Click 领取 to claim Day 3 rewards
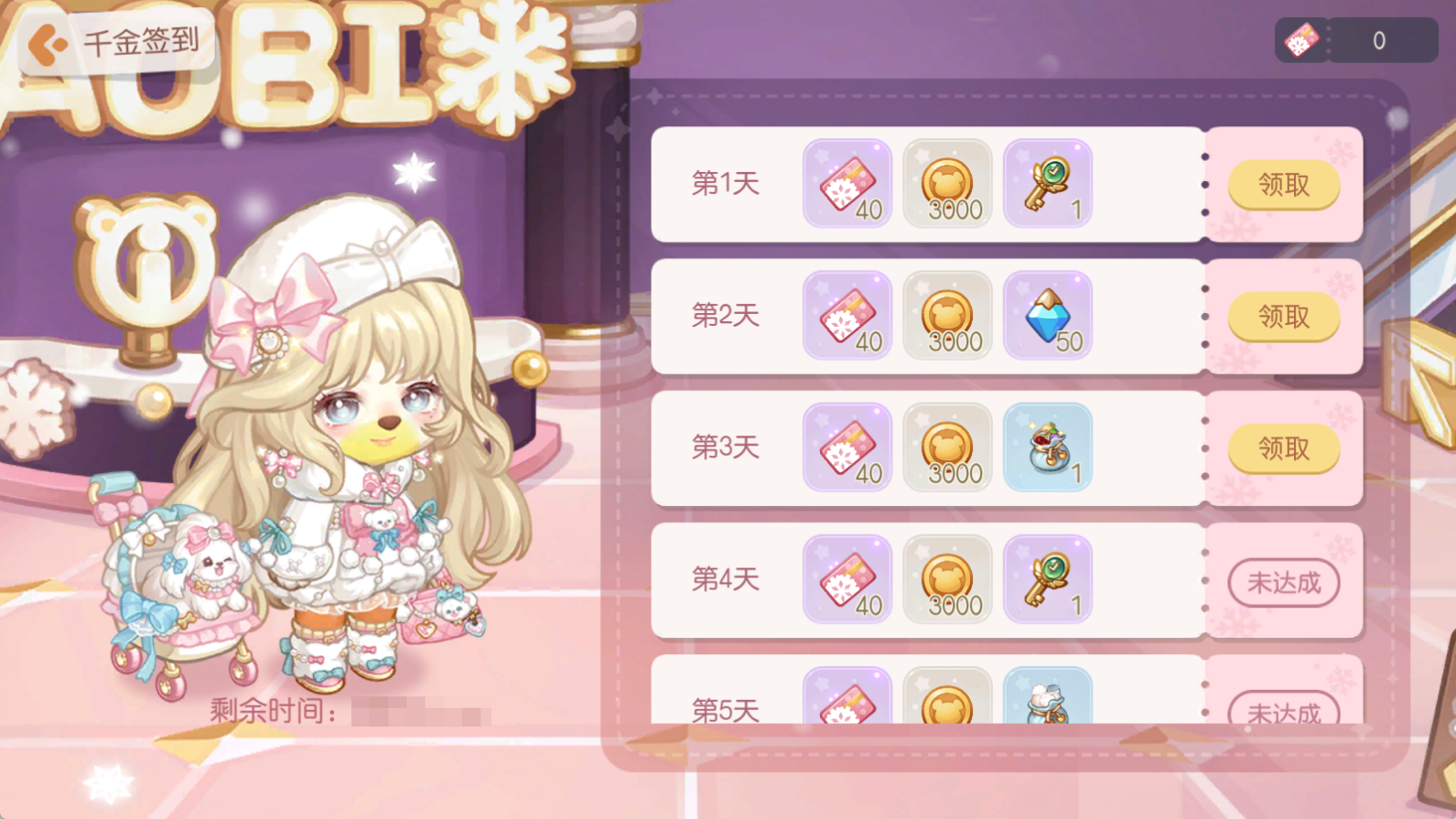 point(1283,448)
